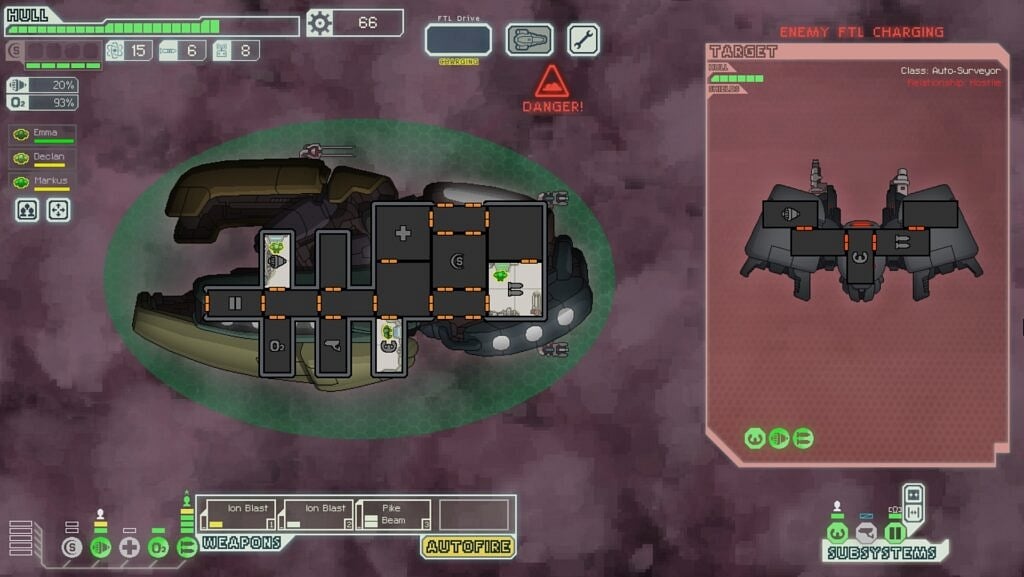The image size is (1024, 577).
Task: Select the Pike Beam weapon
Action: click(x=394, y=515)
